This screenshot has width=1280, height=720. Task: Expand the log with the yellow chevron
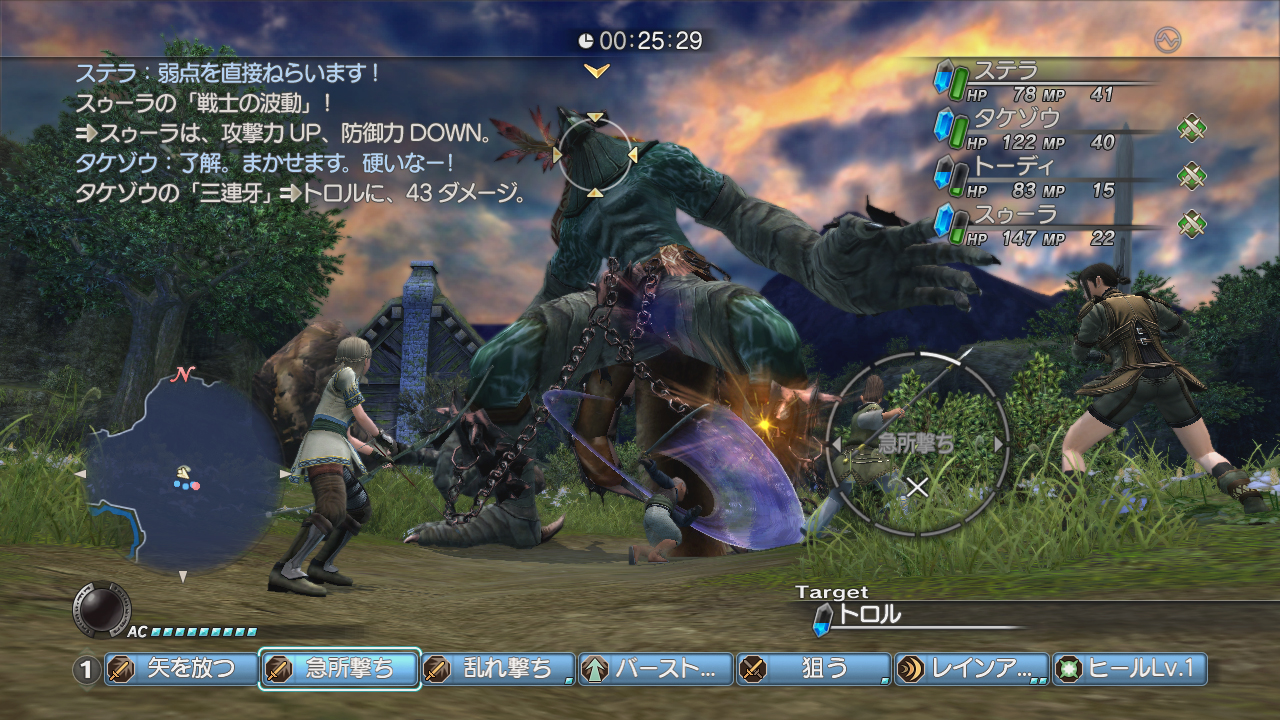(x=597, y=71)
